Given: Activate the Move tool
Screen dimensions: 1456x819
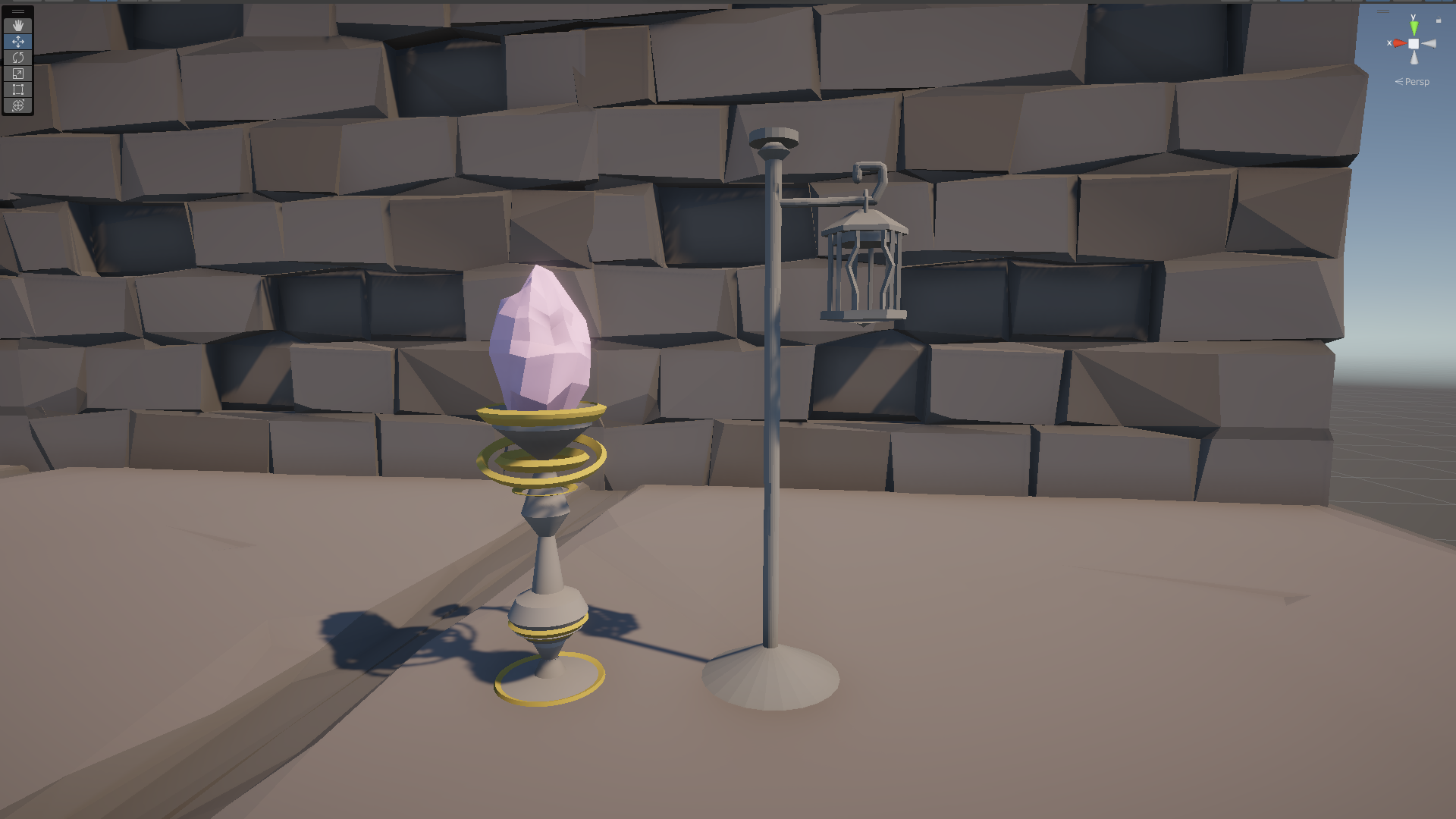Looking at the screenshot, I should point(18,42).
